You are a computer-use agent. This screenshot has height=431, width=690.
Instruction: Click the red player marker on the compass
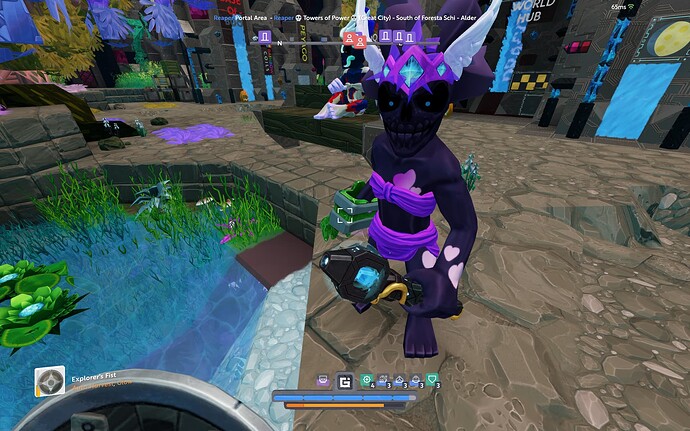tap(351, 39)
